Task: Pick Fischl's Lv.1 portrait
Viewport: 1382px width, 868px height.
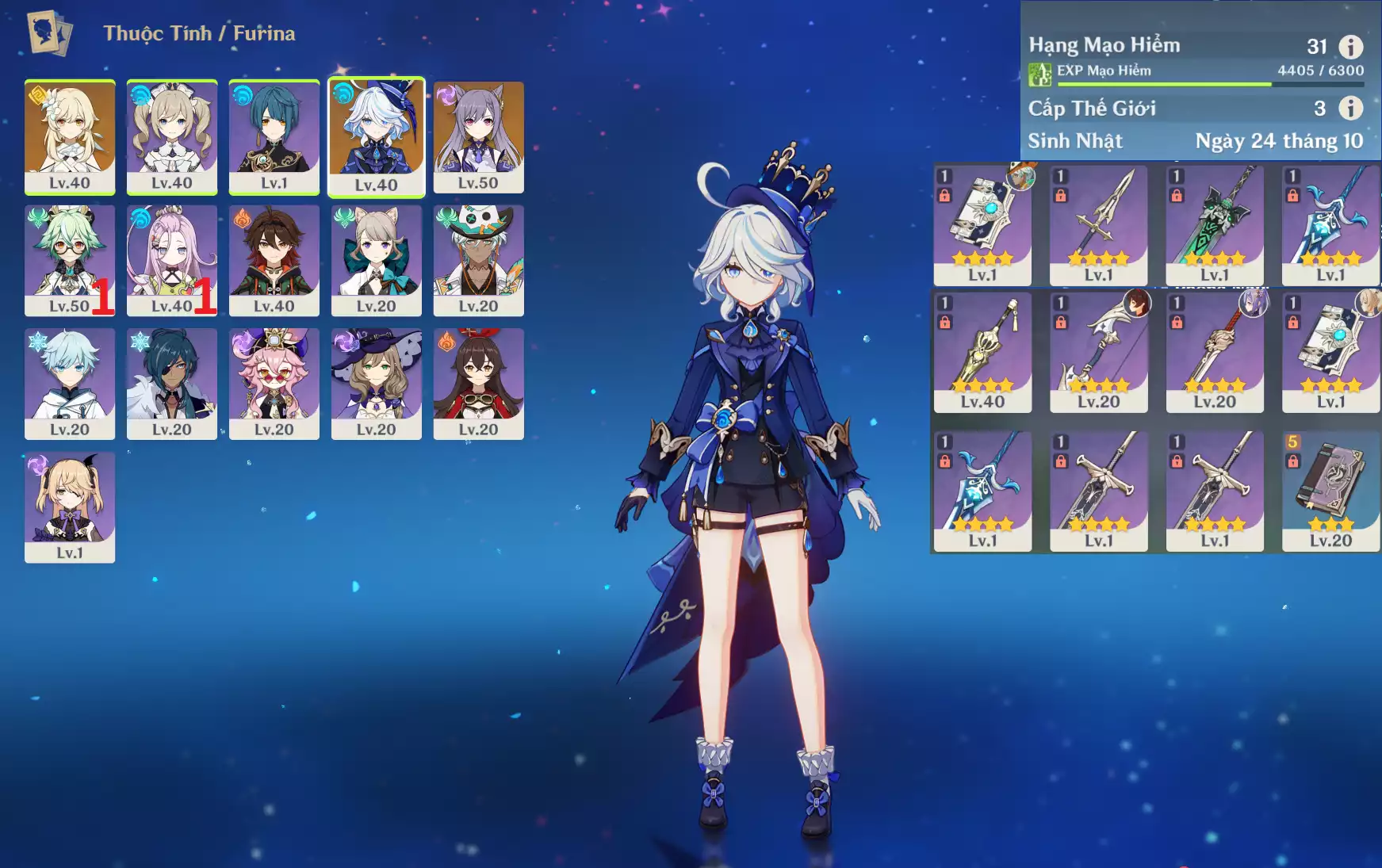Action: [x=70, y=507]
